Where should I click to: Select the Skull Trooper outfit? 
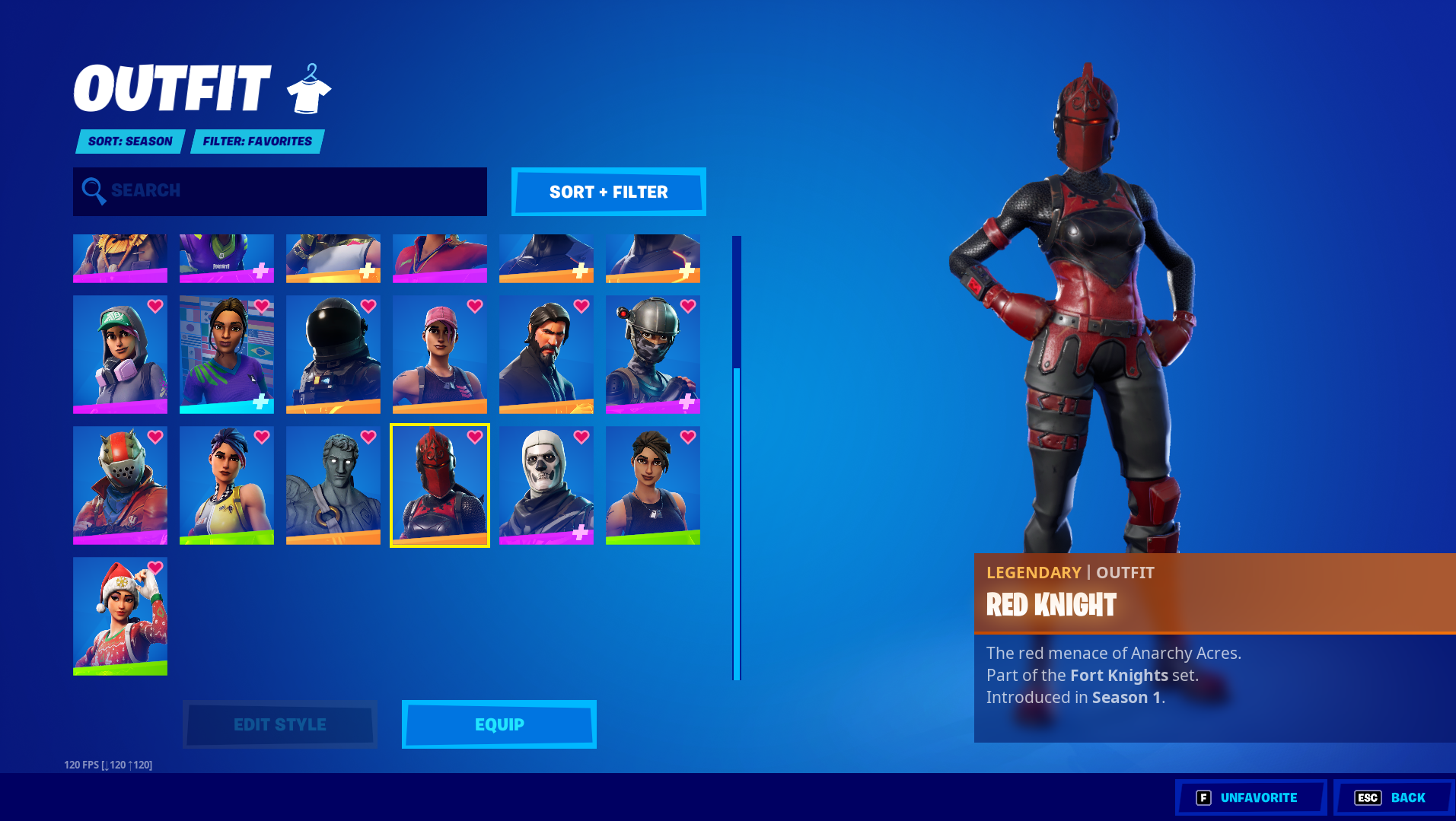[546, 487]
